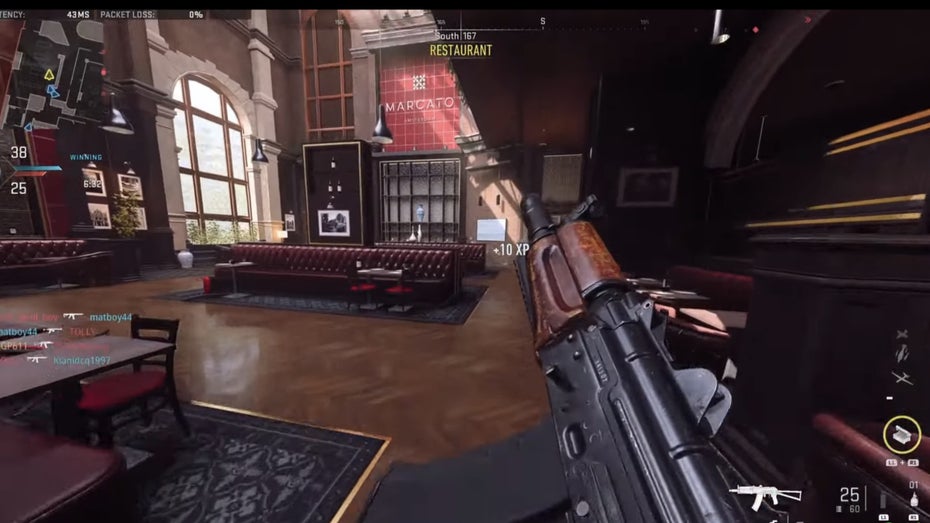
Task: Select the topmost crossed-wing killstreak icon
Action: coord(902,334)
